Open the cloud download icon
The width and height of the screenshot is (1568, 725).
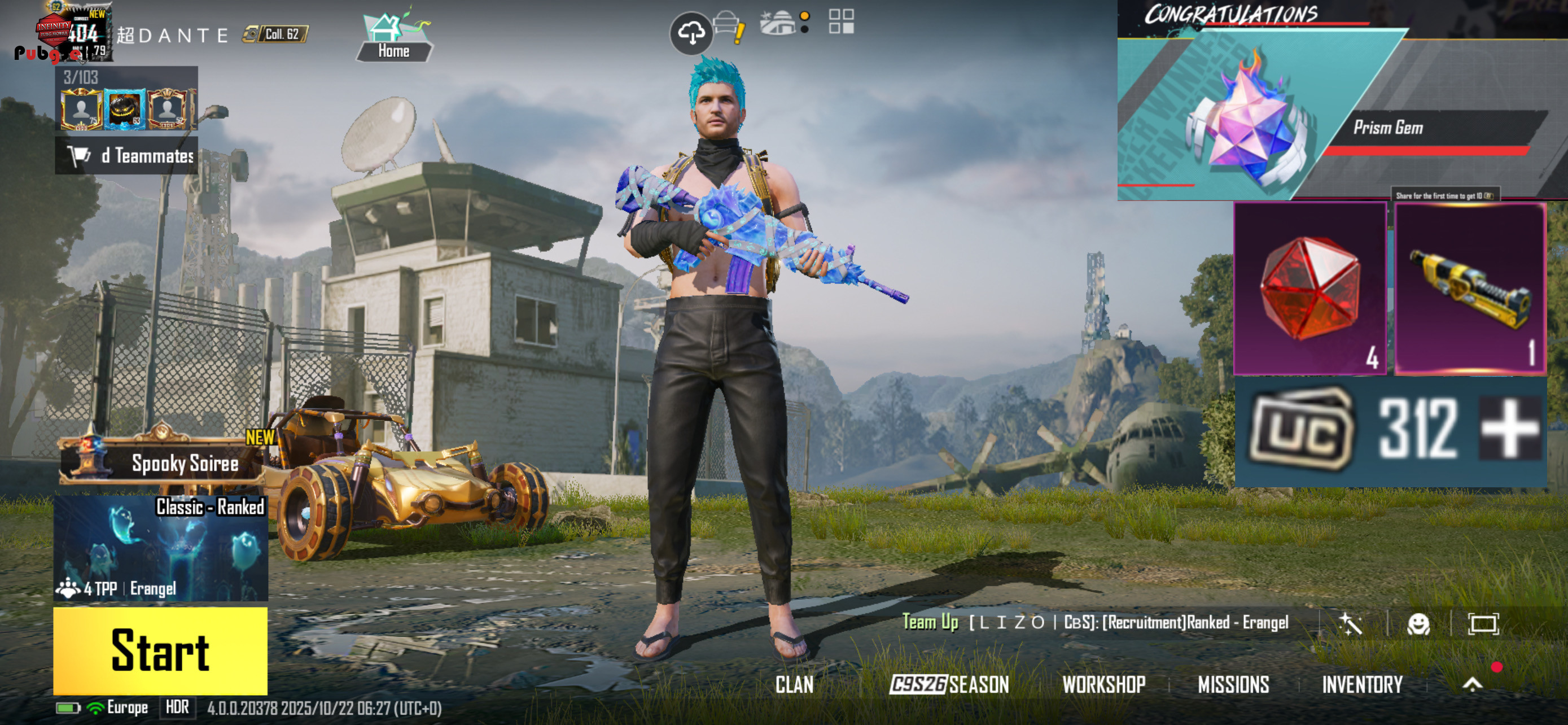pyautogui.click(x=691, y=33)
